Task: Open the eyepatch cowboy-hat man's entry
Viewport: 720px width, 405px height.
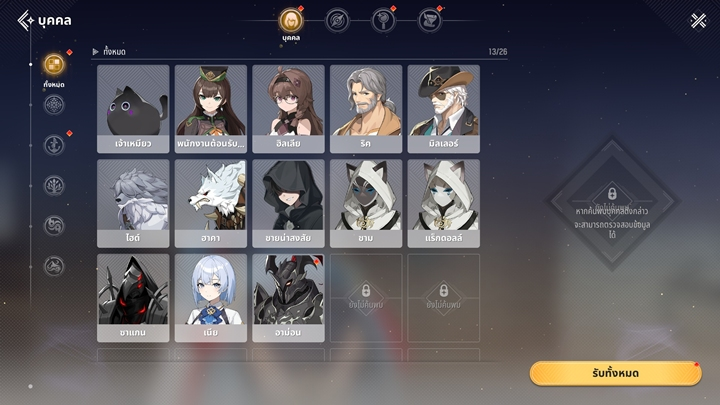Action: [x=443, y=108]
